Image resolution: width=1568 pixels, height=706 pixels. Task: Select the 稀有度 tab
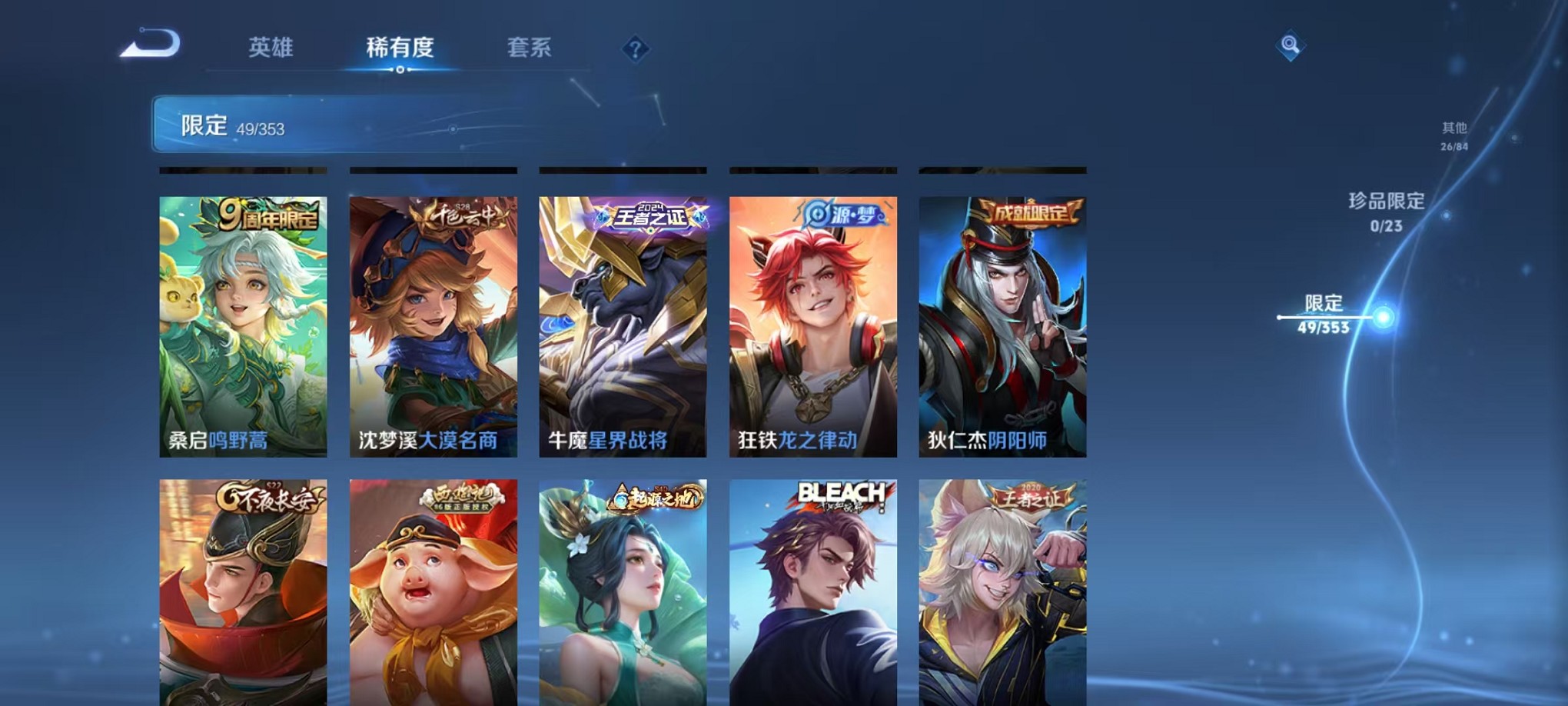point(402,48)
